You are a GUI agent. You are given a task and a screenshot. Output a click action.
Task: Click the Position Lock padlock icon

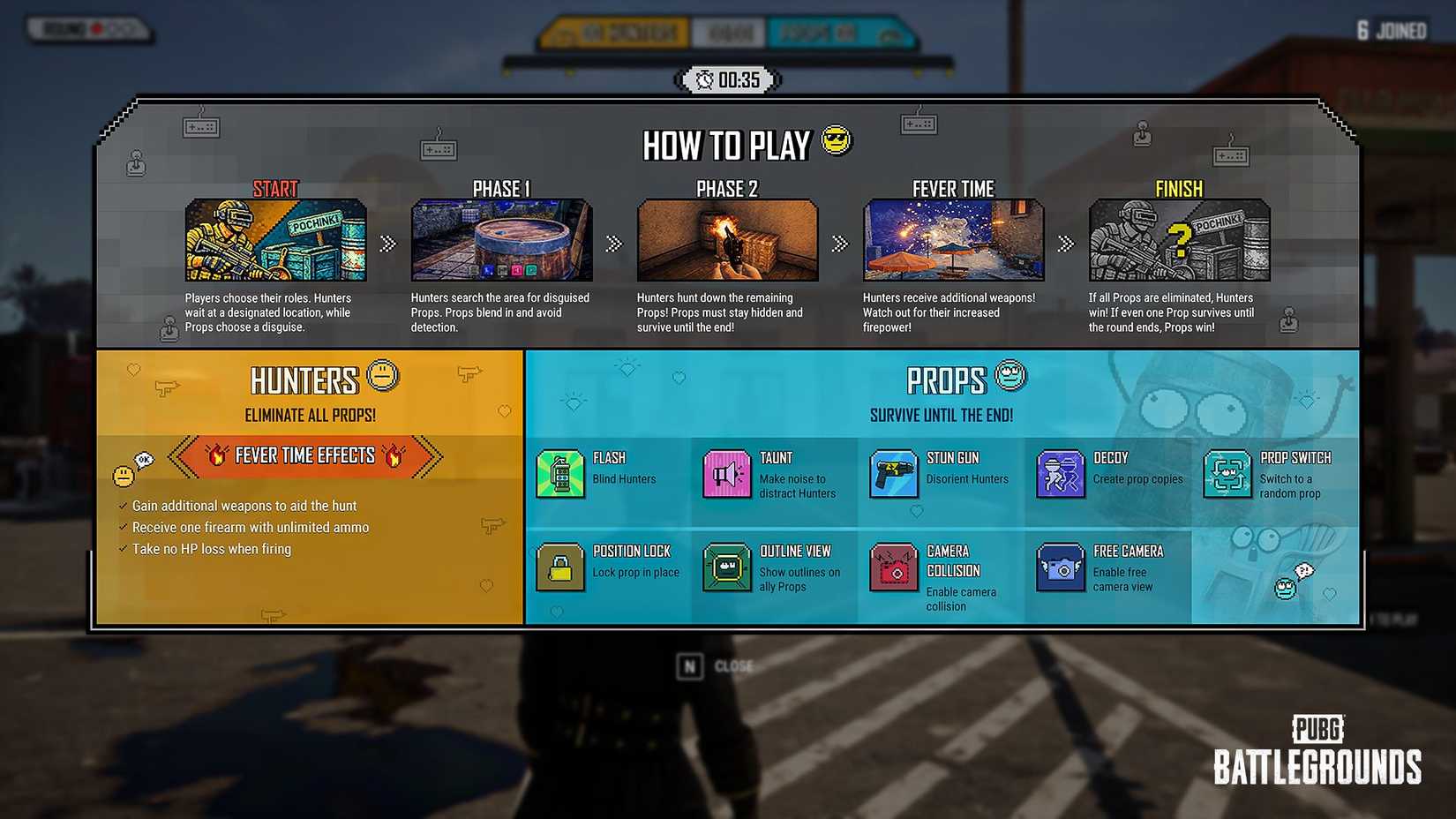pyautogui.click(x=562, y=567)
